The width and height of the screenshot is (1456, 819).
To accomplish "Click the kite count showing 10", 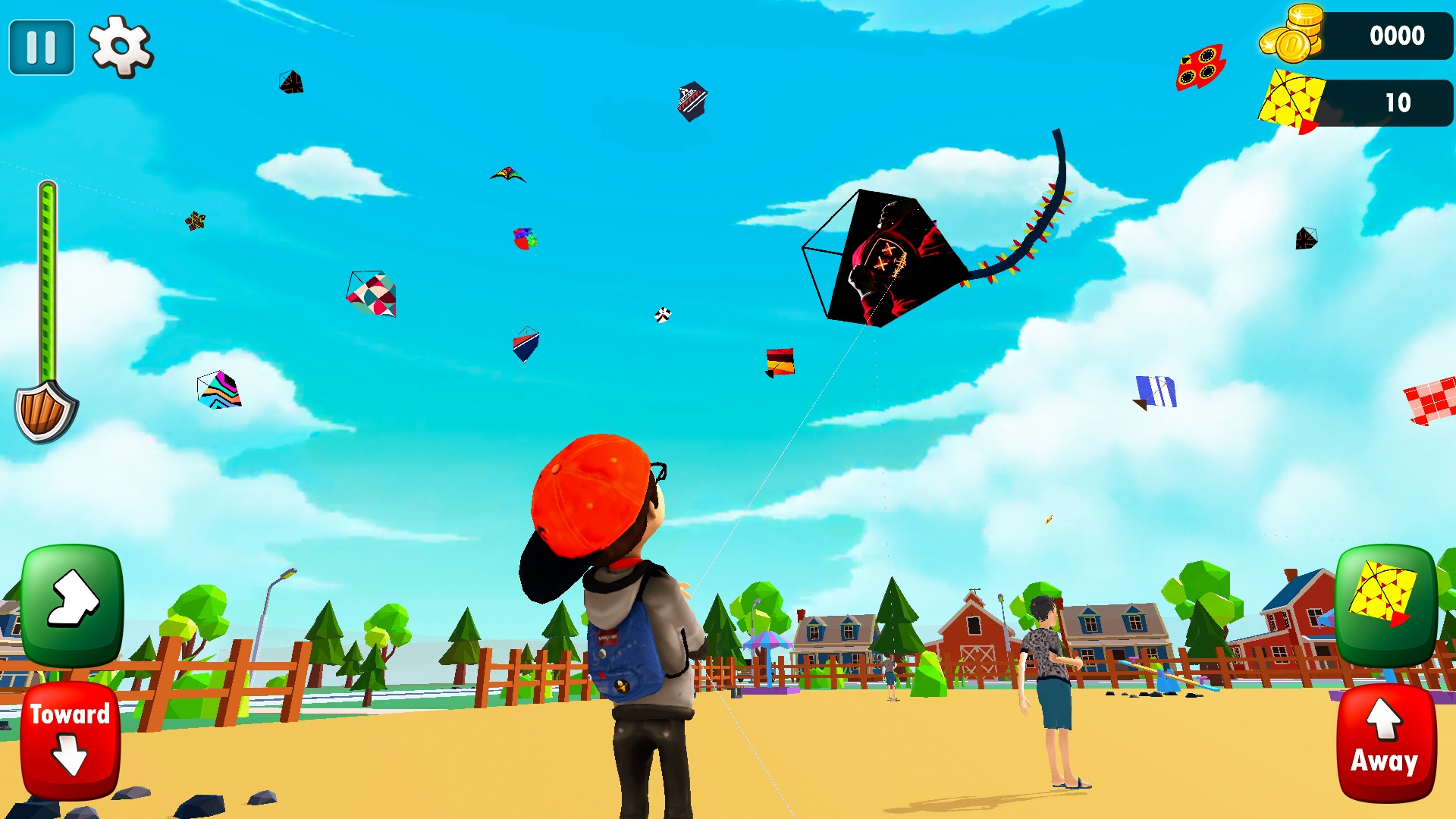I will [1399, 99].
